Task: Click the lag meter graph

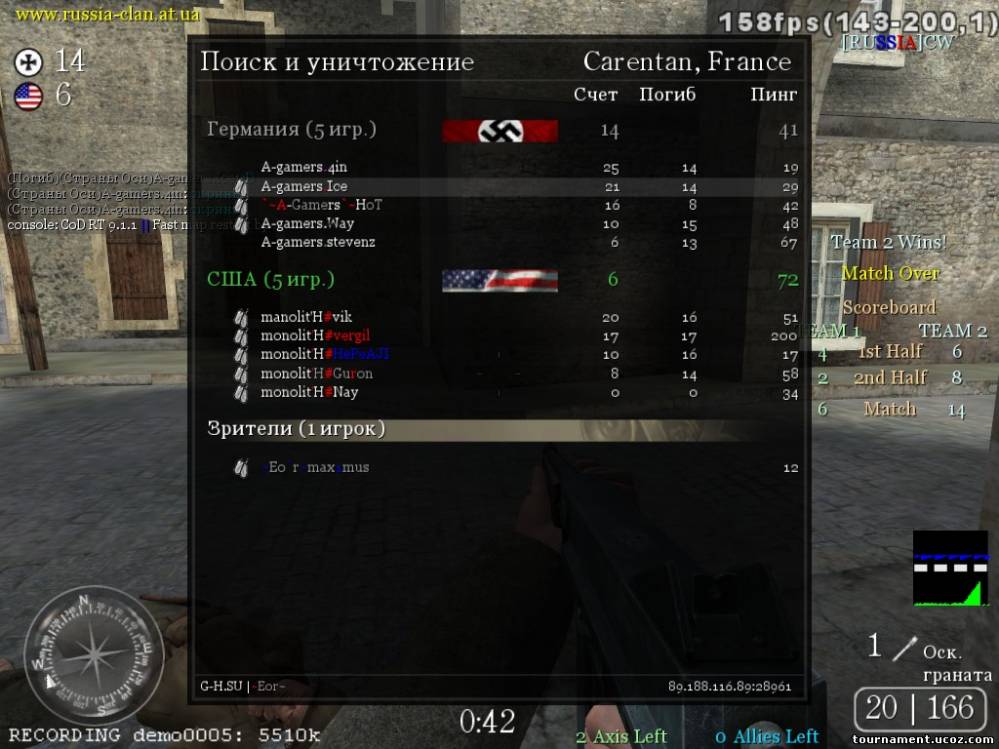Action: [949, 568]
